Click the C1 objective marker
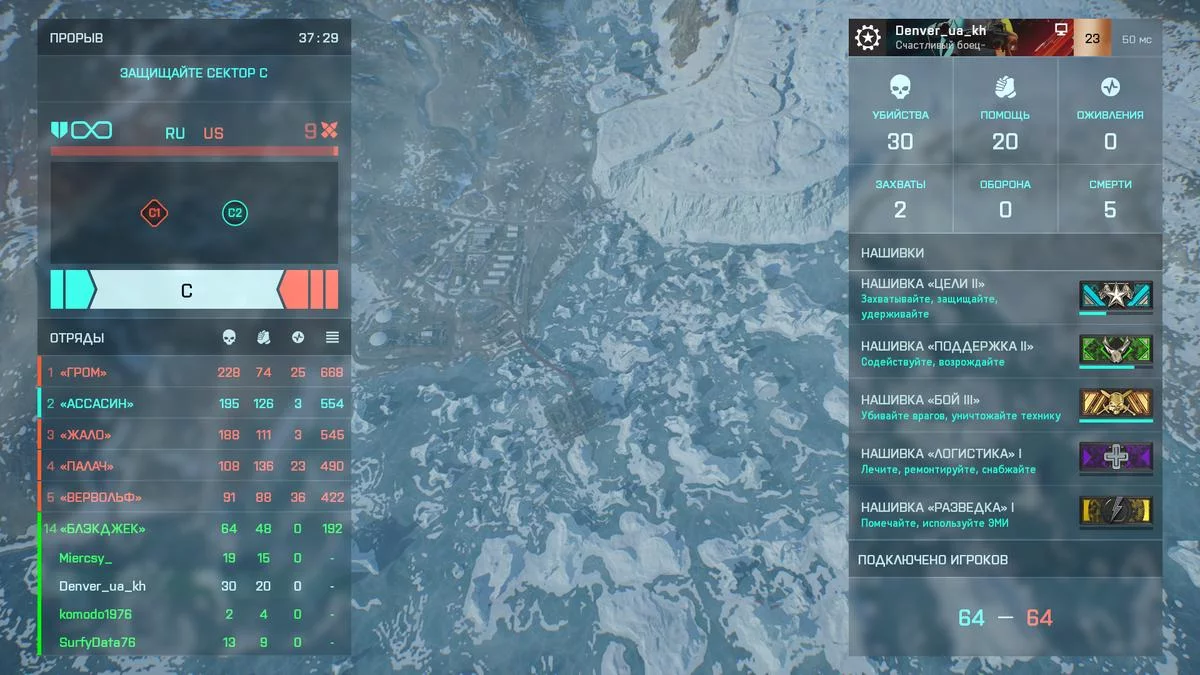The width and height of the screenshot is (1200, 675). tap(154, 213)
